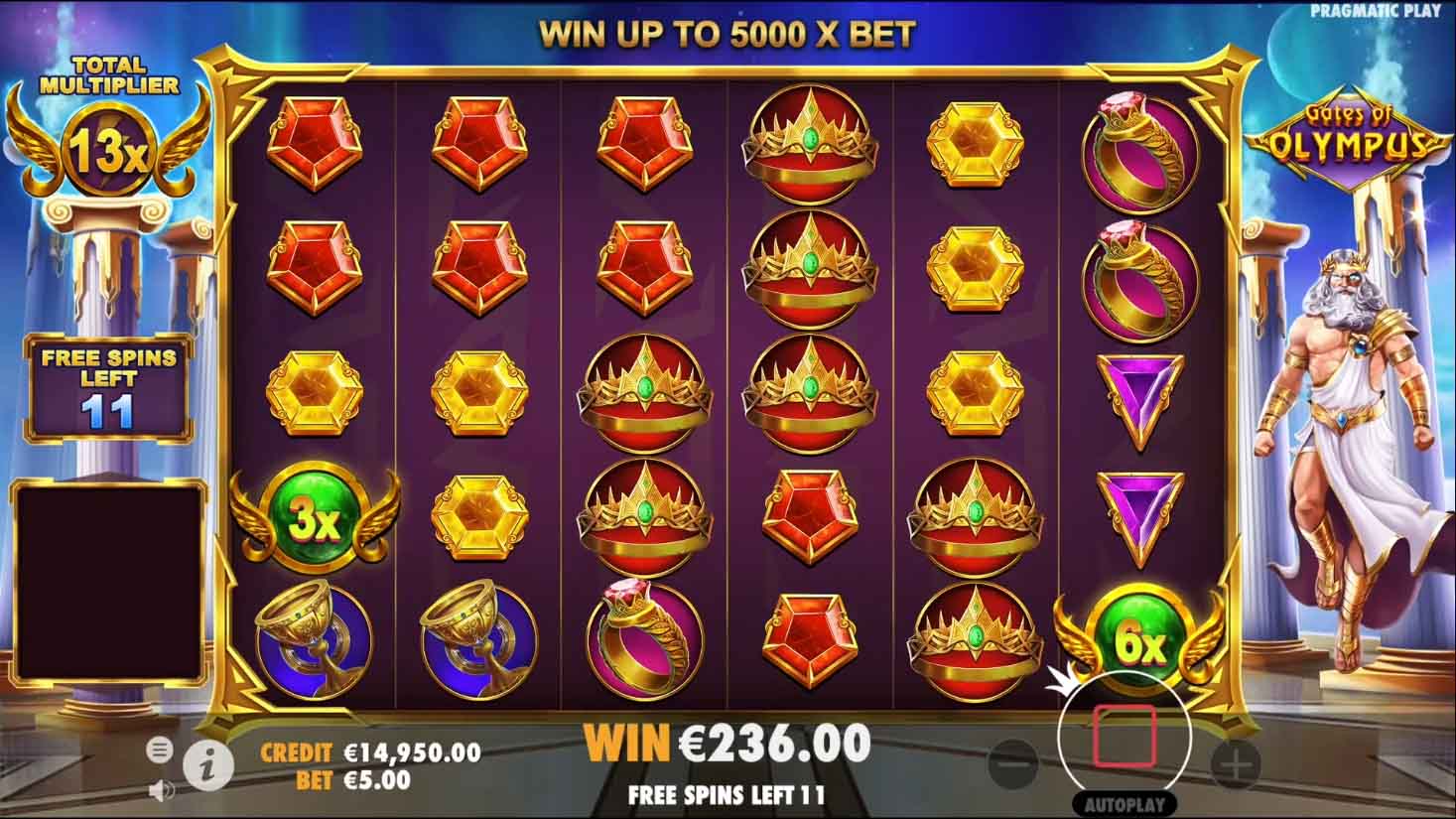Open the hamburger settings menu
Viewport: 1456px width, 819px height.
[x=159, y=751]
